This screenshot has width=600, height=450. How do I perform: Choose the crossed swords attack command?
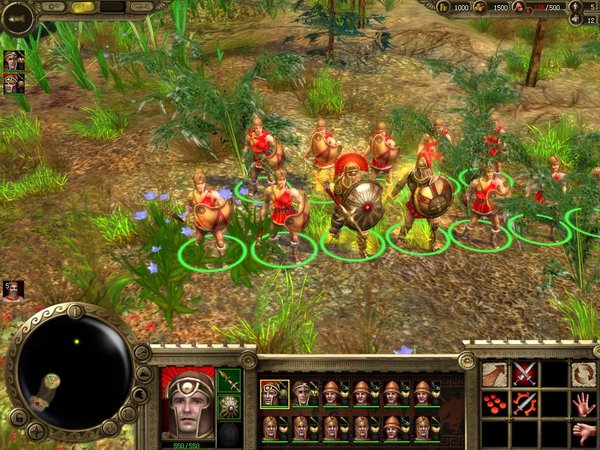tap(524, 375)
